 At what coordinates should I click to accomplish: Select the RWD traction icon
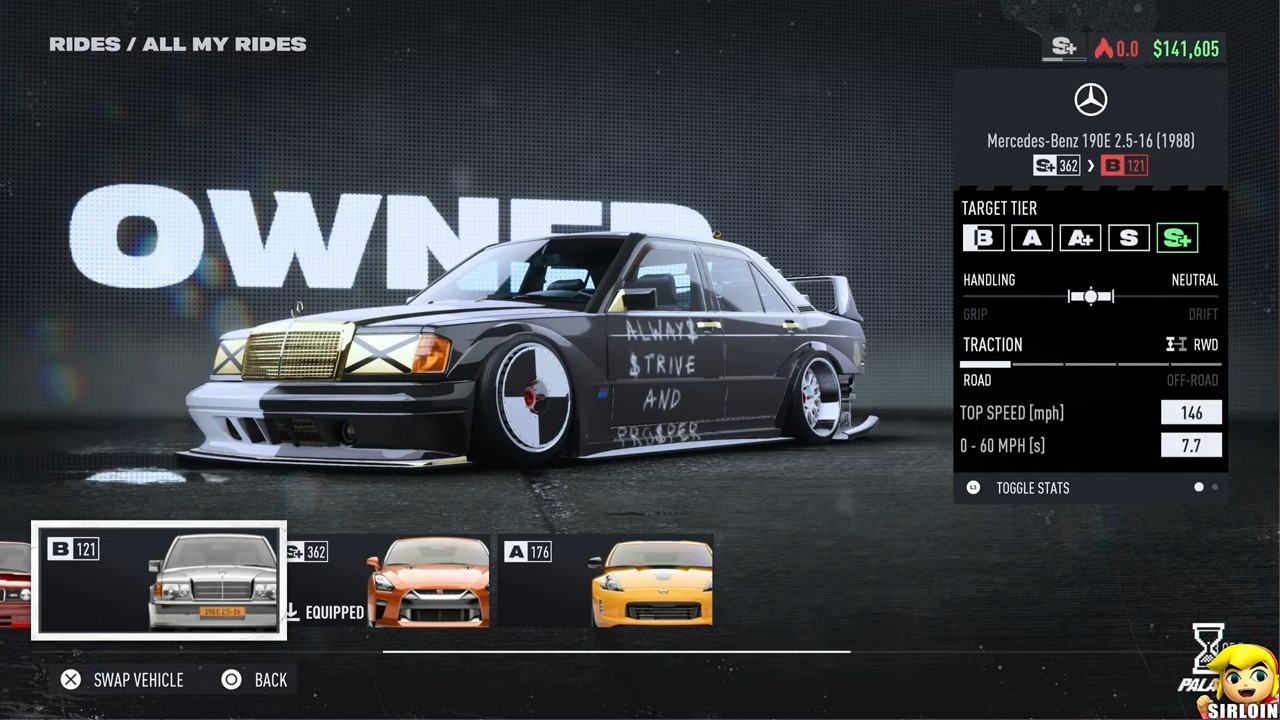(1176, 344)
